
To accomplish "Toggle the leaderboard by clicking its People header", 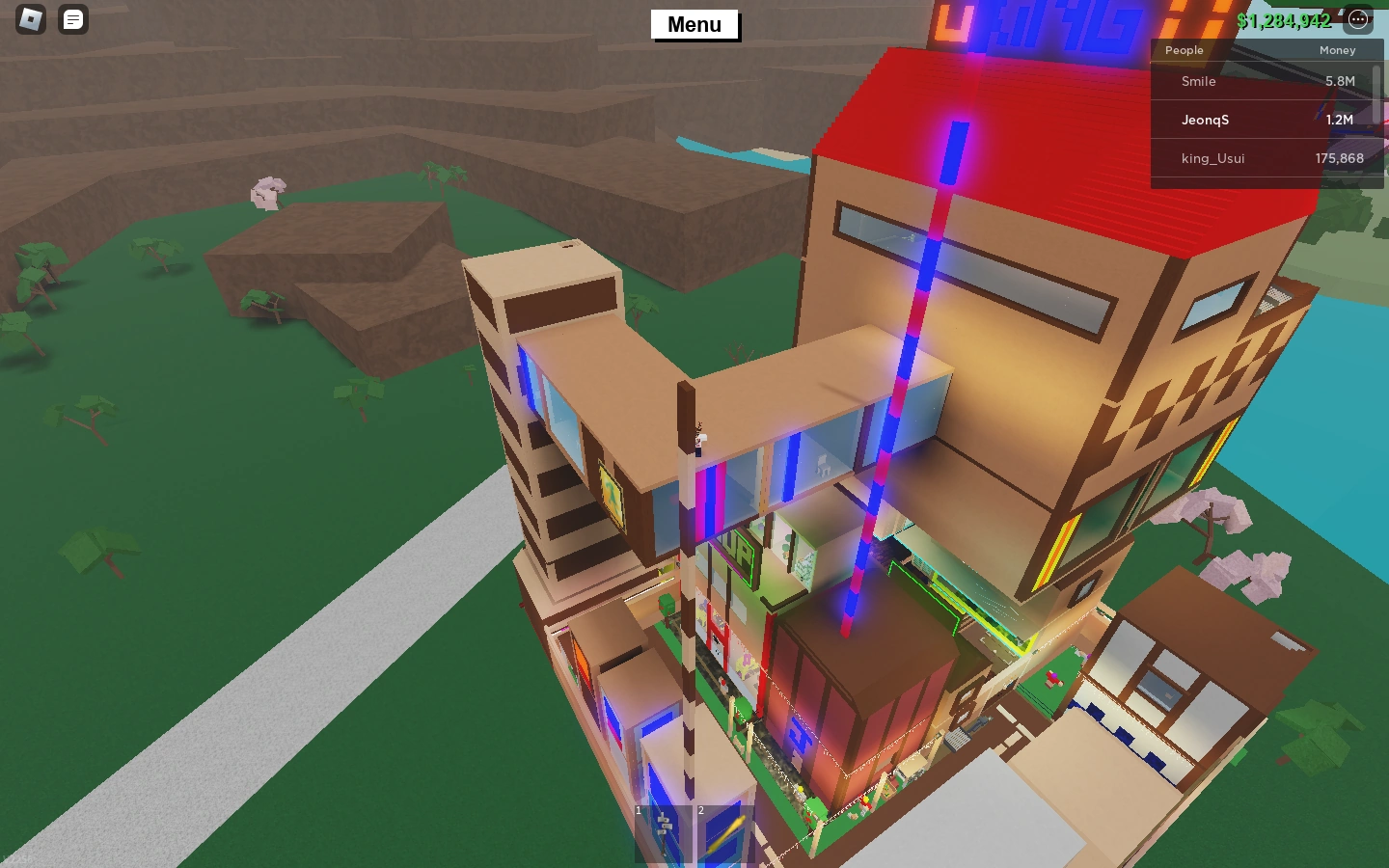I will click(x=1185, y=50).
